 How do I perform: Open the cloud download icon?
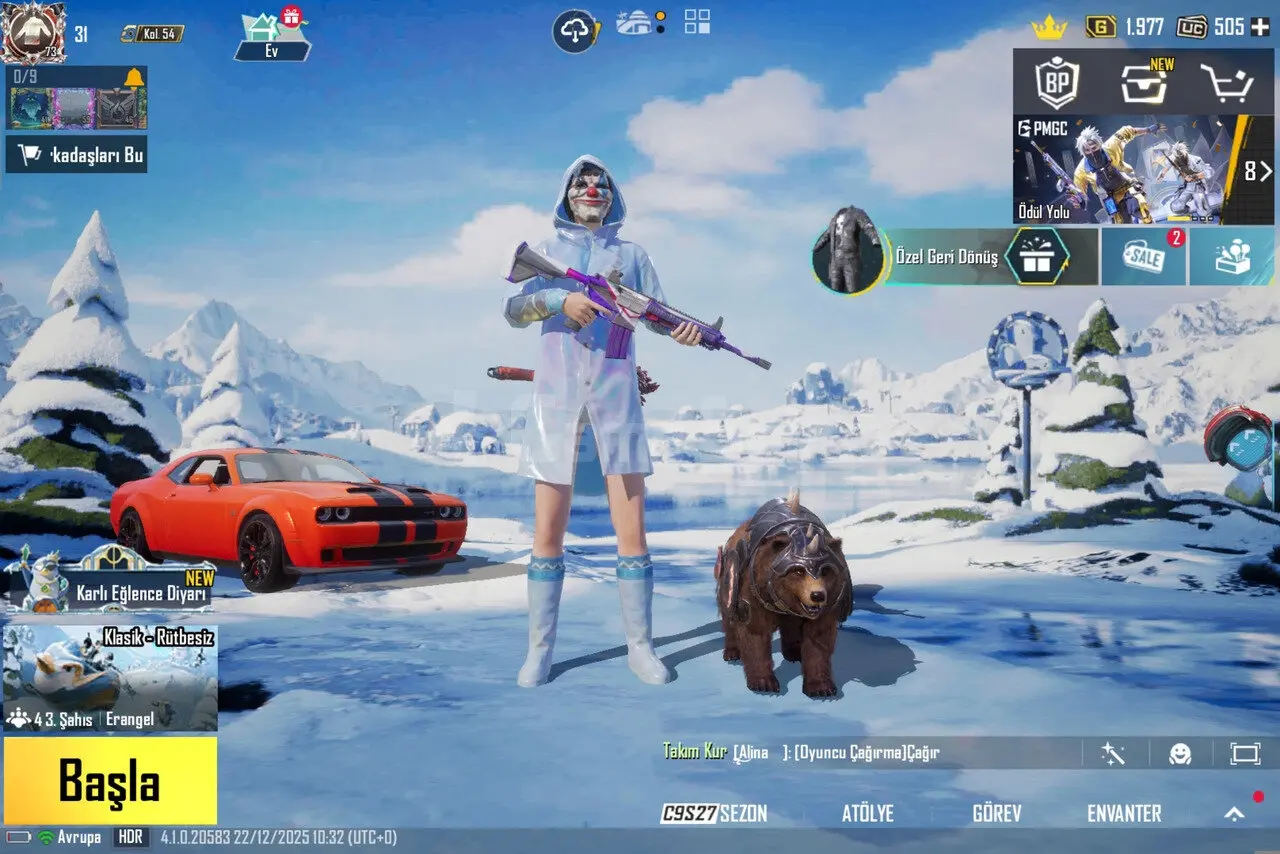(576, 31)
